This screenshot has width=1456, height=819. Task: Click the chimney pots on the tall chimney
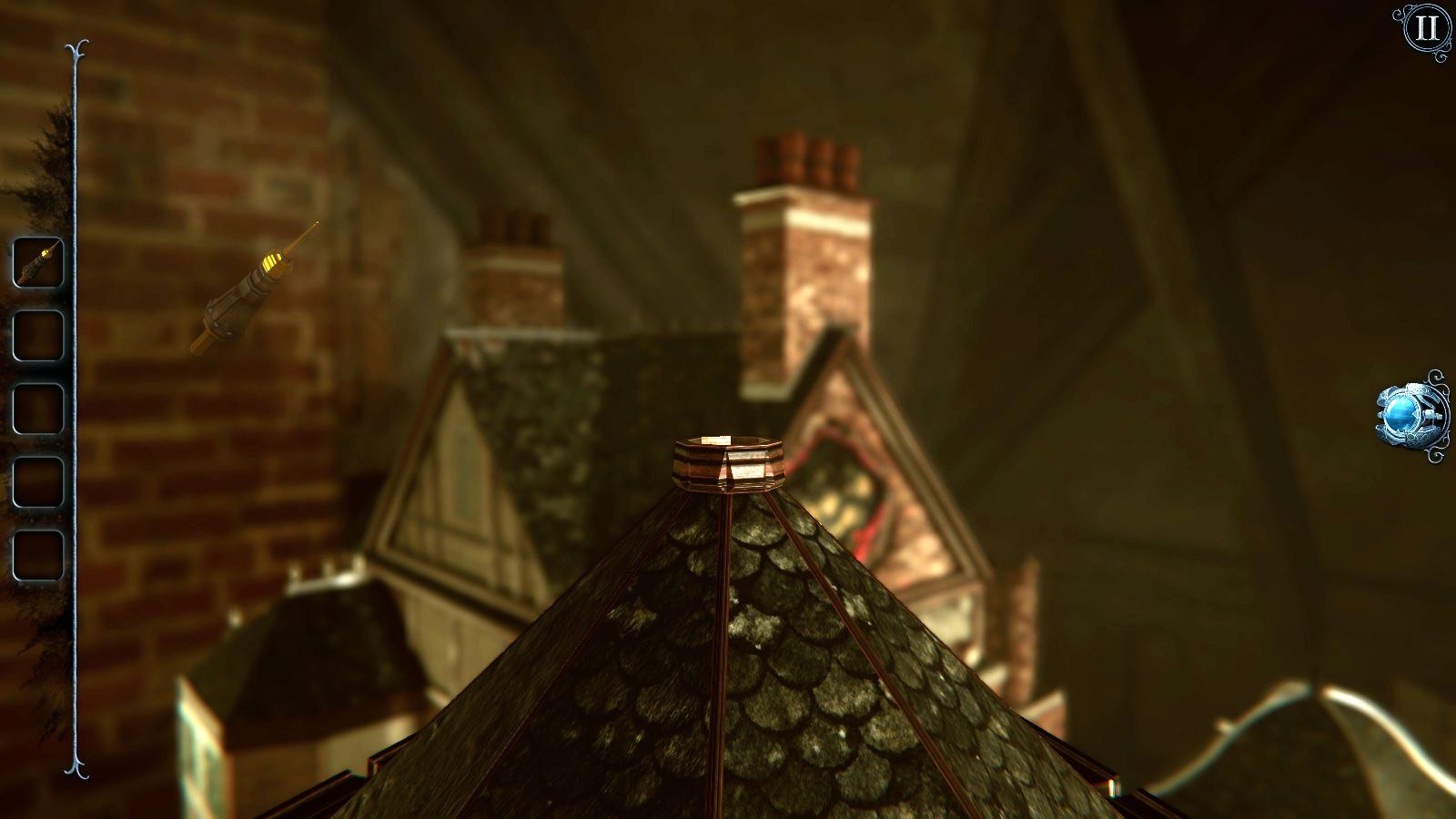(805, 157)
